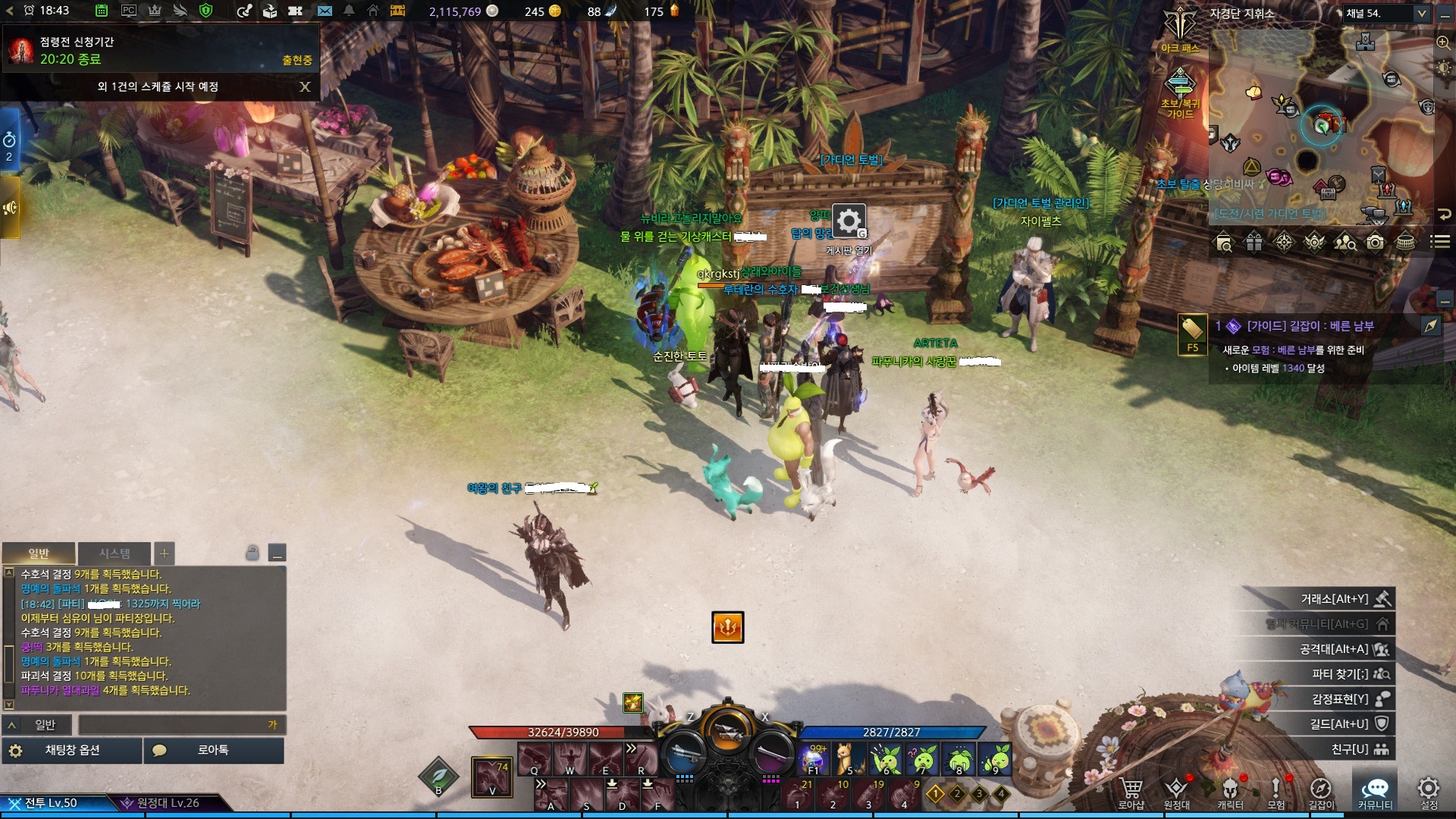
Task: Open the 로아톡 messenger
Action: tap(213, 750)
